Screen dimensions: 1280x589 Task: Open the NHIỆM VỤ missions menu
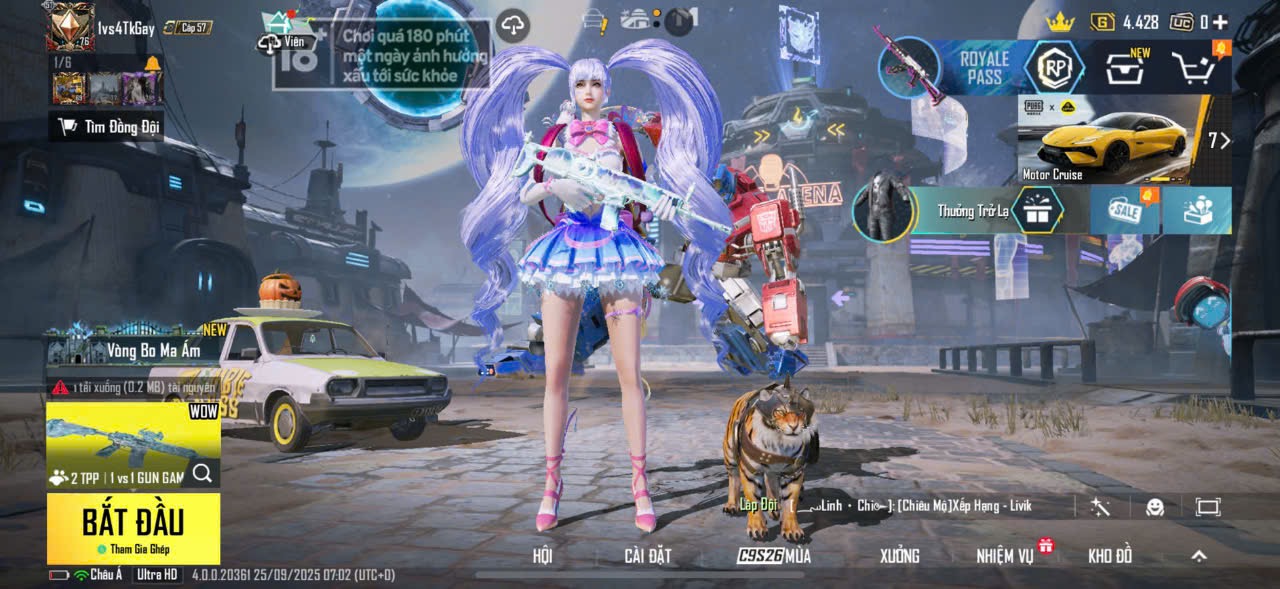click(1006, 556)
